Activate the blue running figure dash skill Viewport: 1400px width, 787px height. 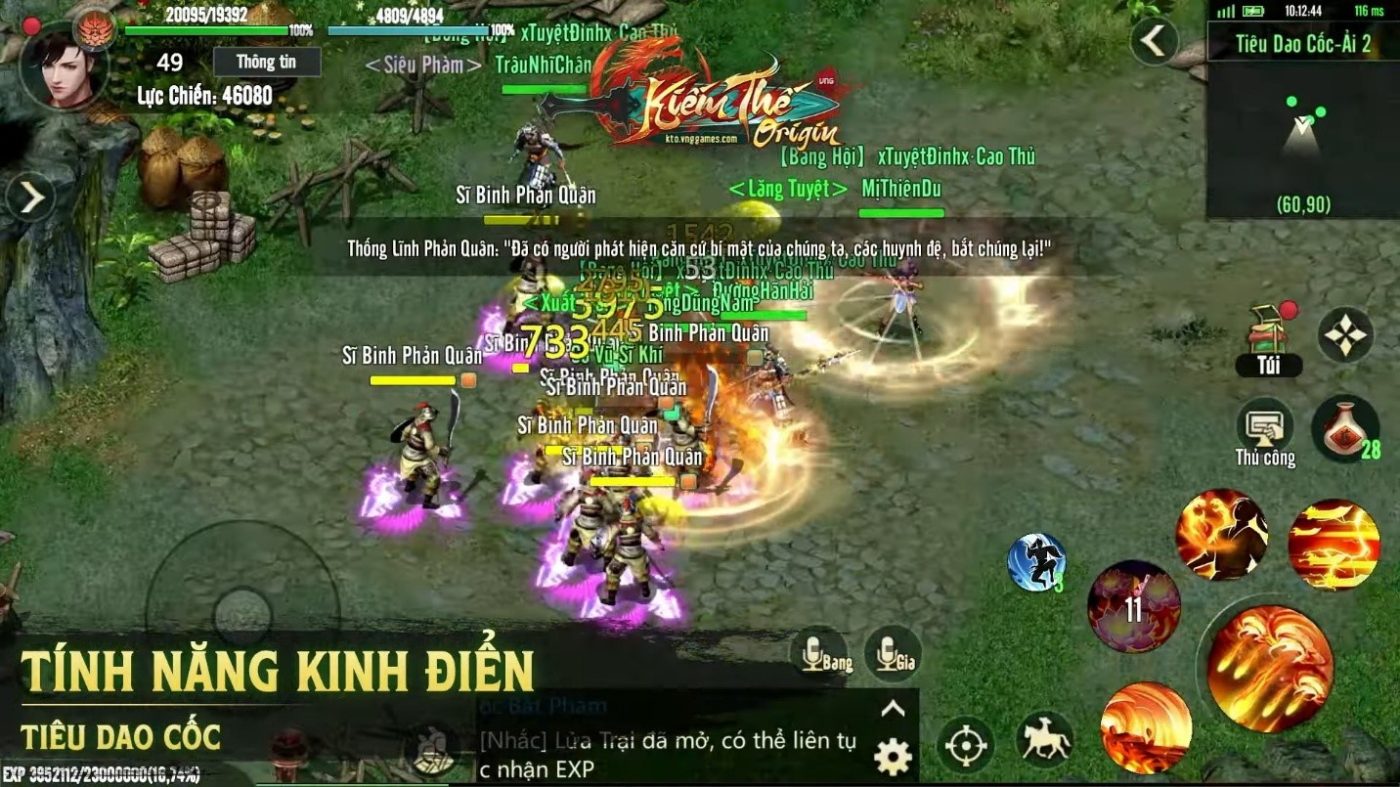click(x=1036, y=562)
